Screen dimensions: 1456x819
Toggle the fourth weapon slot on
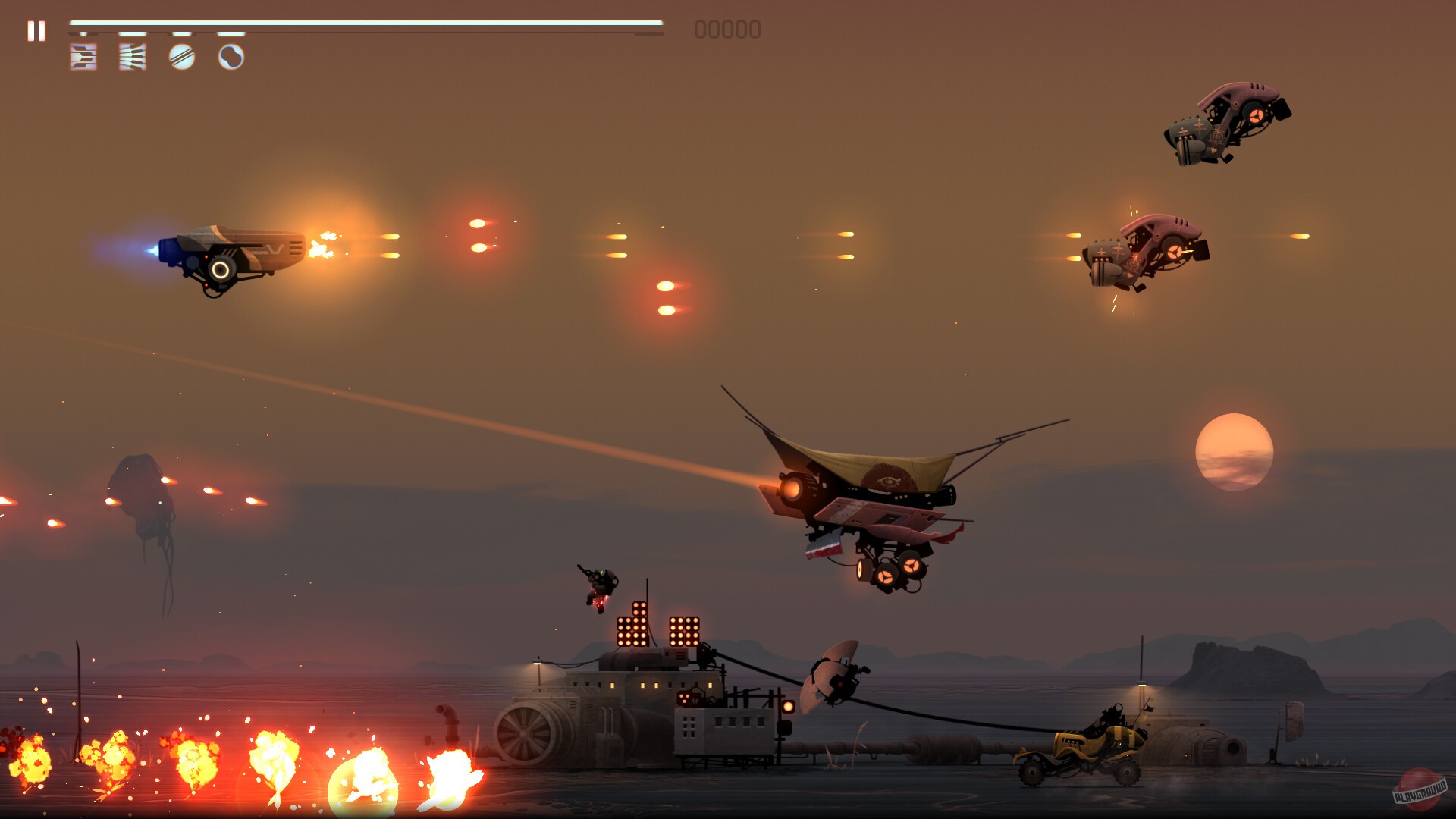point(231,33)
